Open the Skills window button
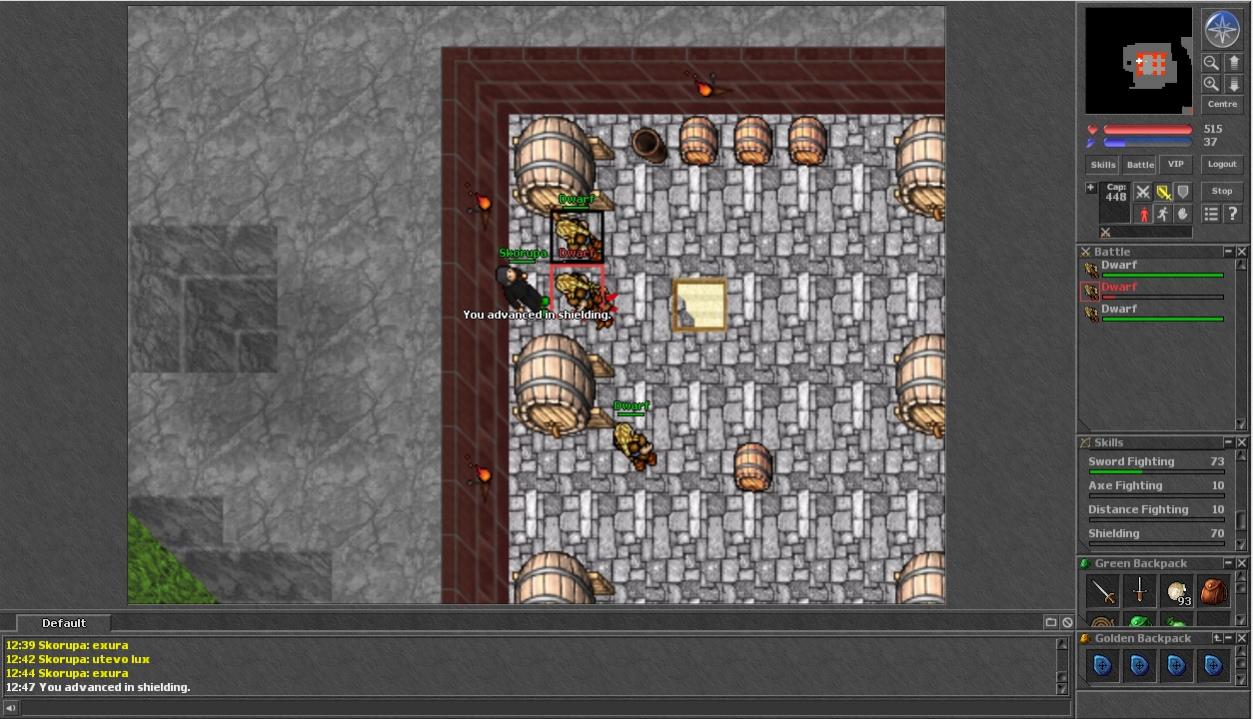Image resolution: width=1253 pixels, height=719 pixels. tap(1103, 165)
